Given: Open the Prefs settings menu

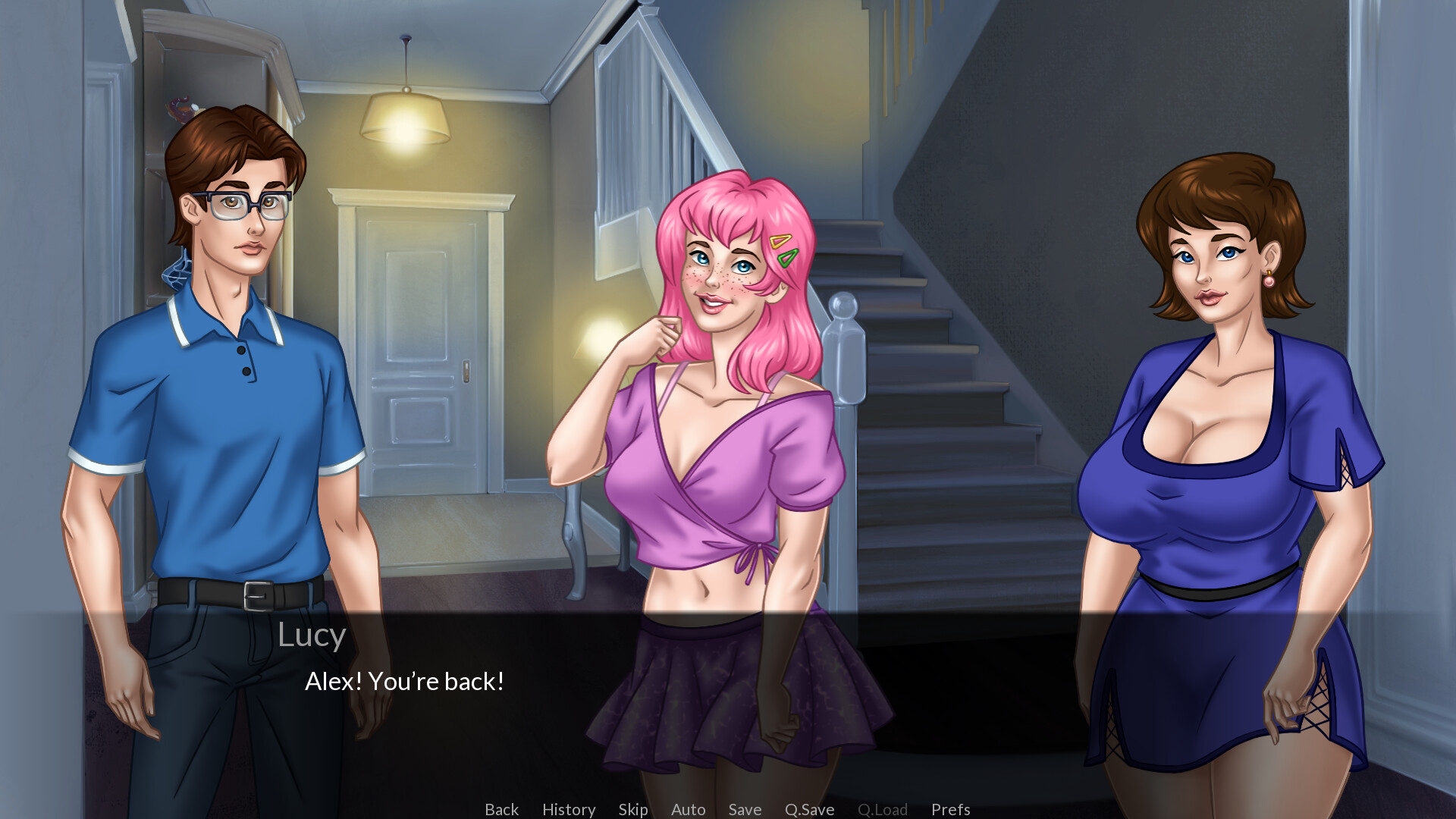Looking at the screenshot, I should [x=951, y=809].
